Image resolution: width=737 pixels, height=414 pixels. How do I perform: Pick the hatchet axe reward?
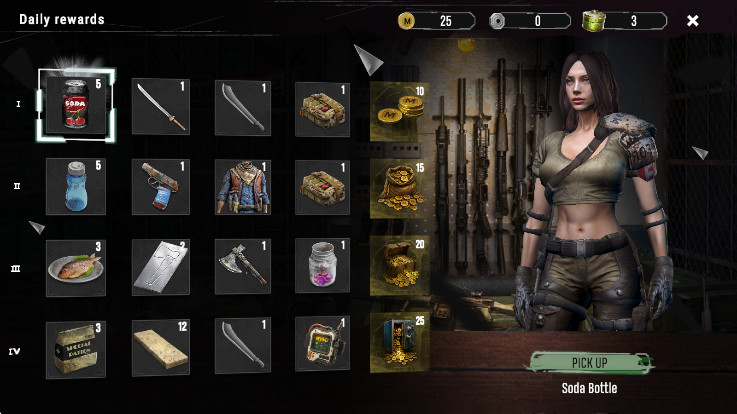click(x=242, y=266)
